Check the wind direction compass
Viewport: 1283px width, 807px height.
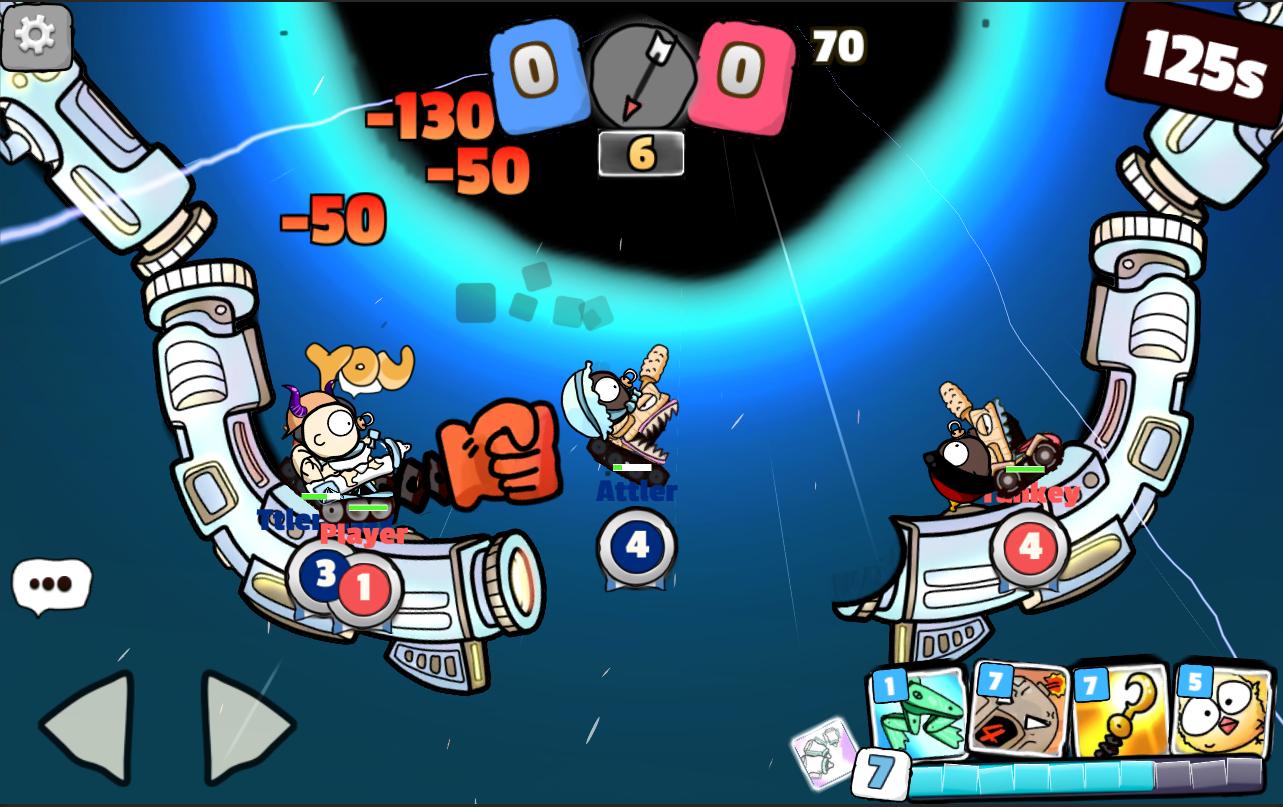(640, 75)
